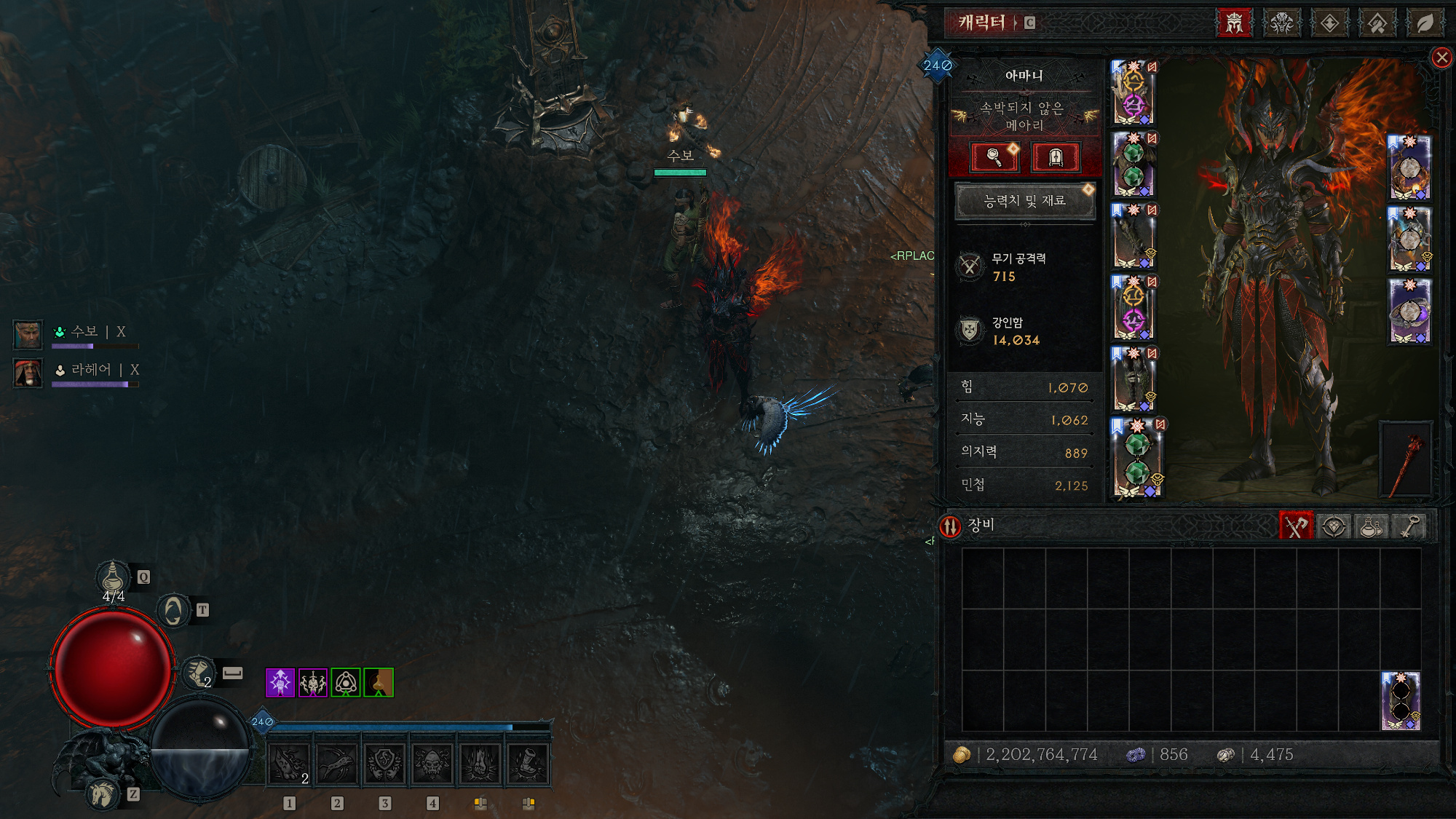Use the healing potion icon
1456x819 pixels.
click(x=113, y=577)
